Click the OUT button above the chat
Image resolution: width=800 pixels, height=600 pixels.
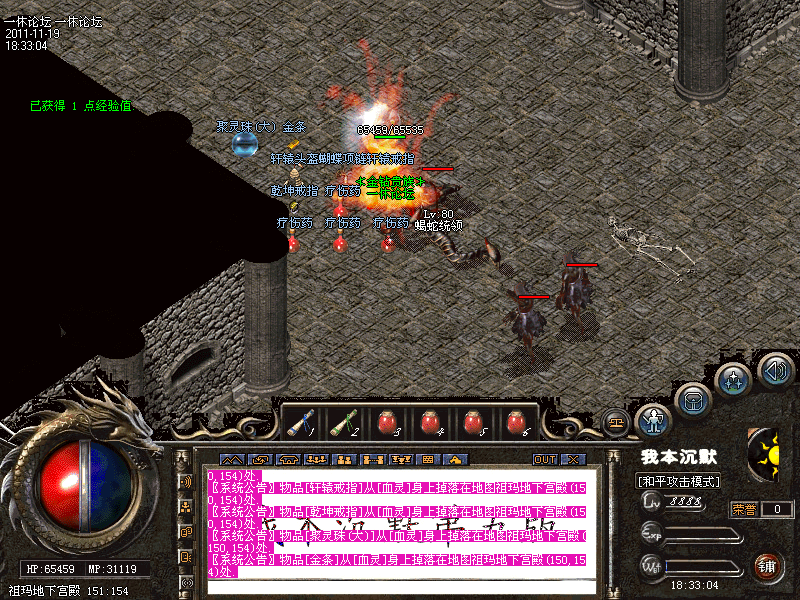[544, 459]
